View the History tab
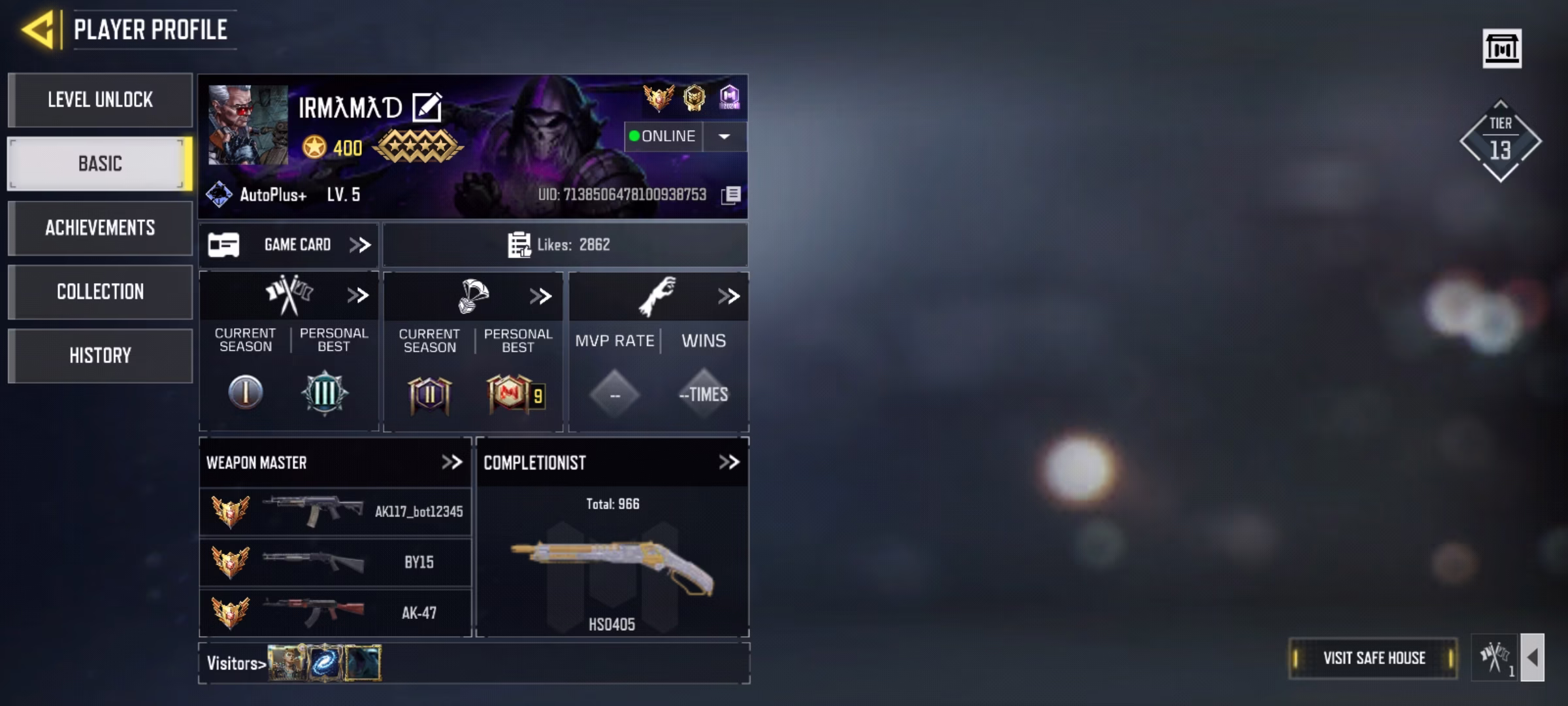This screenshot has width=1568, height=706. click(100, 356)
